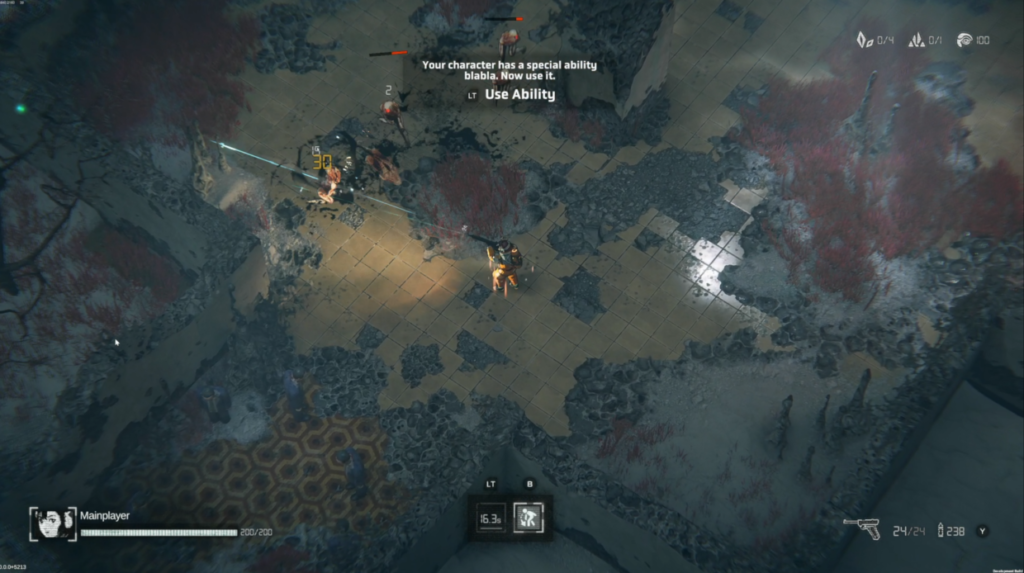The image size is (1024, 573).
Task: Click the pistol weapon icon
Action: point(861,530)
